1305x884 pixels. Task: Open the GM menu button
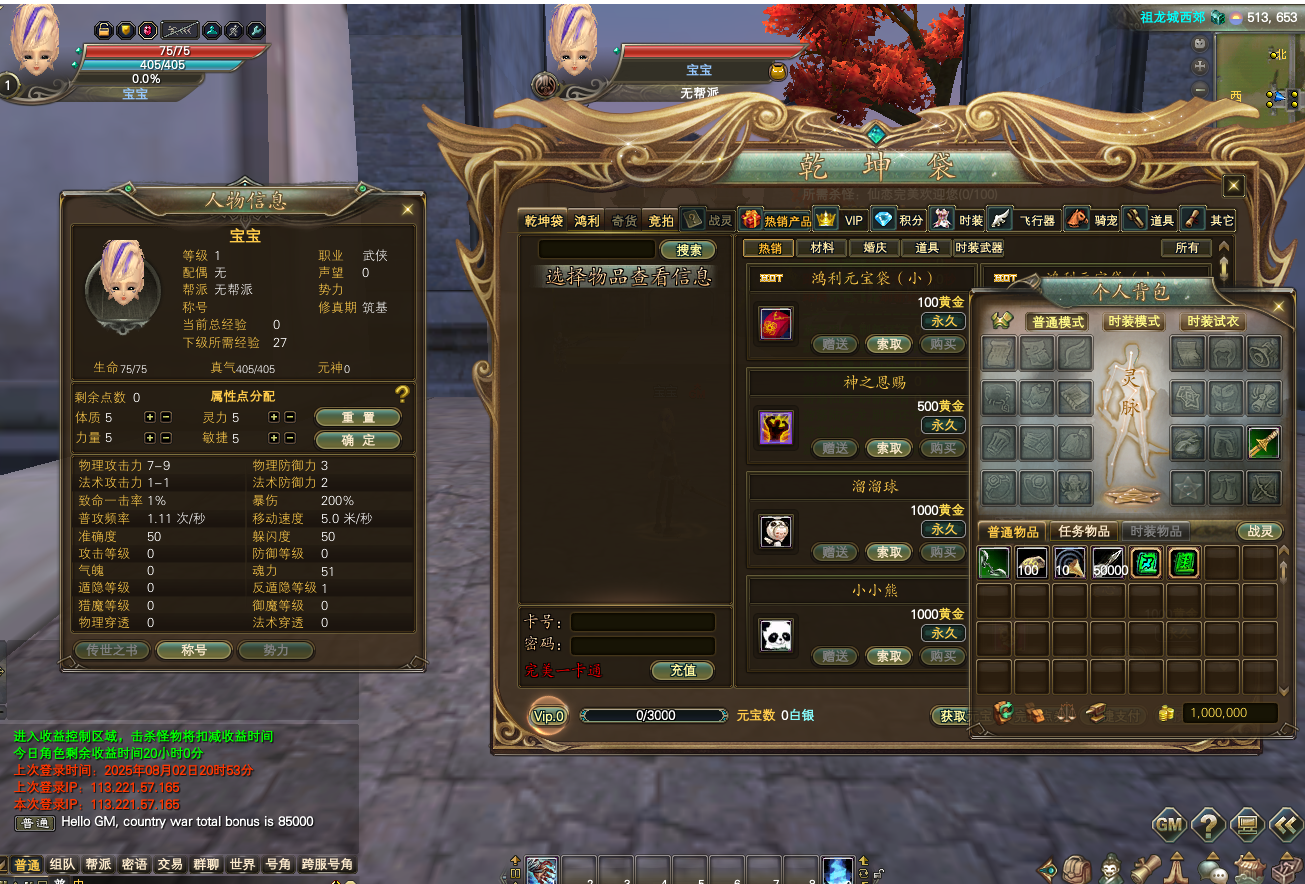pos(1169,825)
